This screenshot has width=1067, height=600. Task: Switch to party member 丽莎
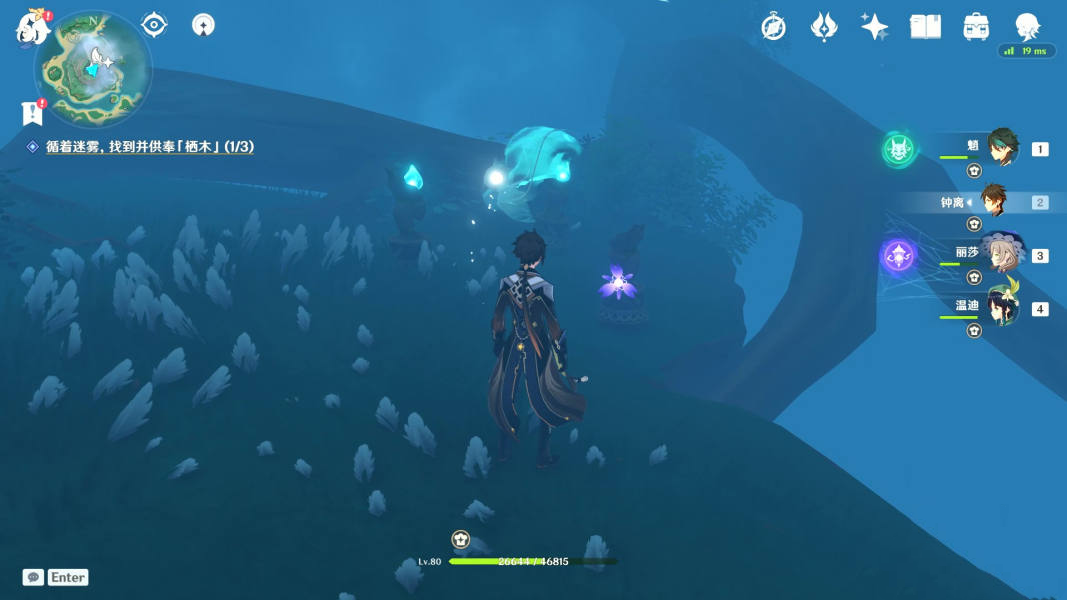tap(1002, 254)
